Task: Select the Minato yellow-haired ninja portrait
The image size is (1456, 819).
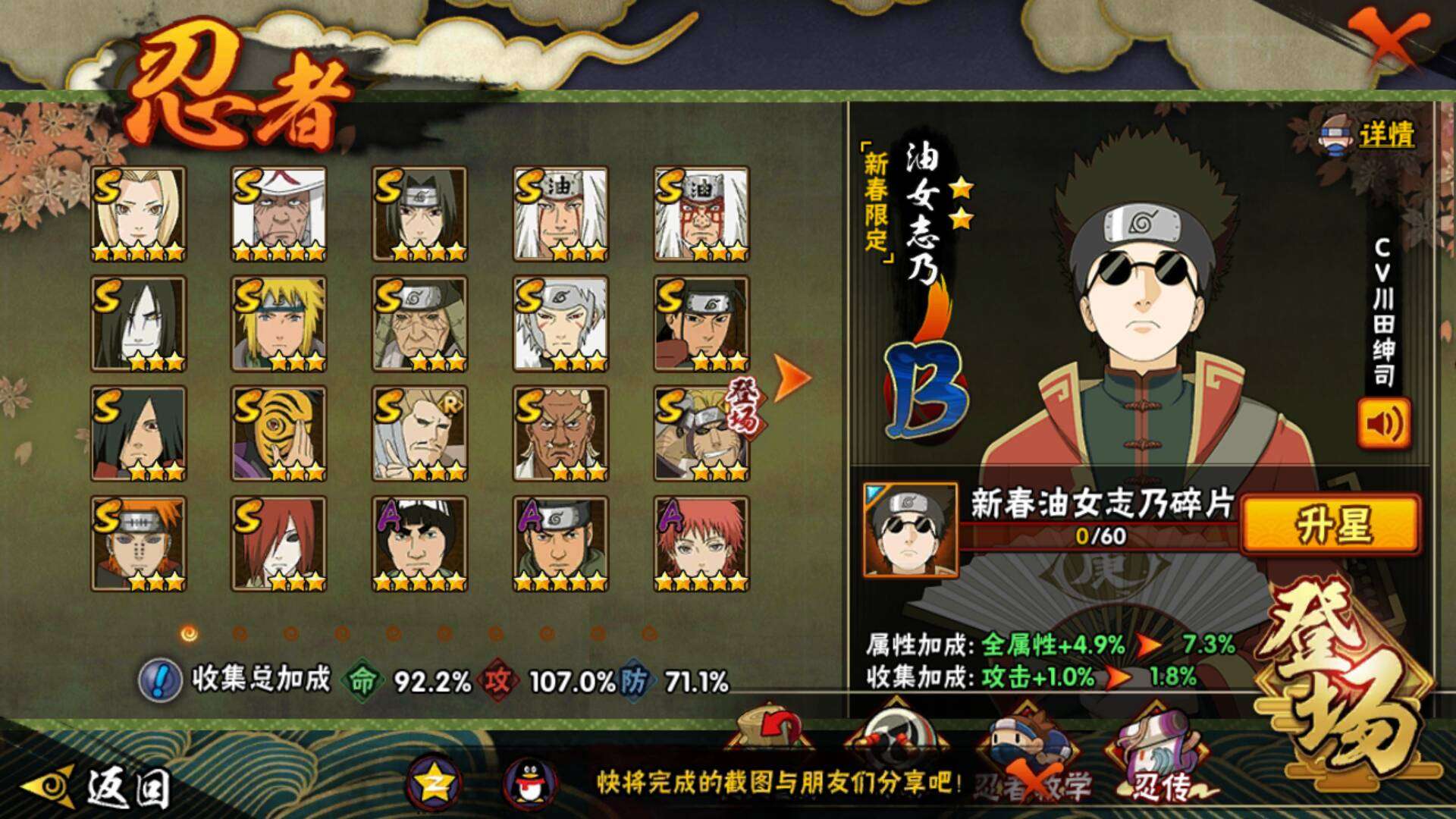Action: pyautogui.click(x=279, y=324)
